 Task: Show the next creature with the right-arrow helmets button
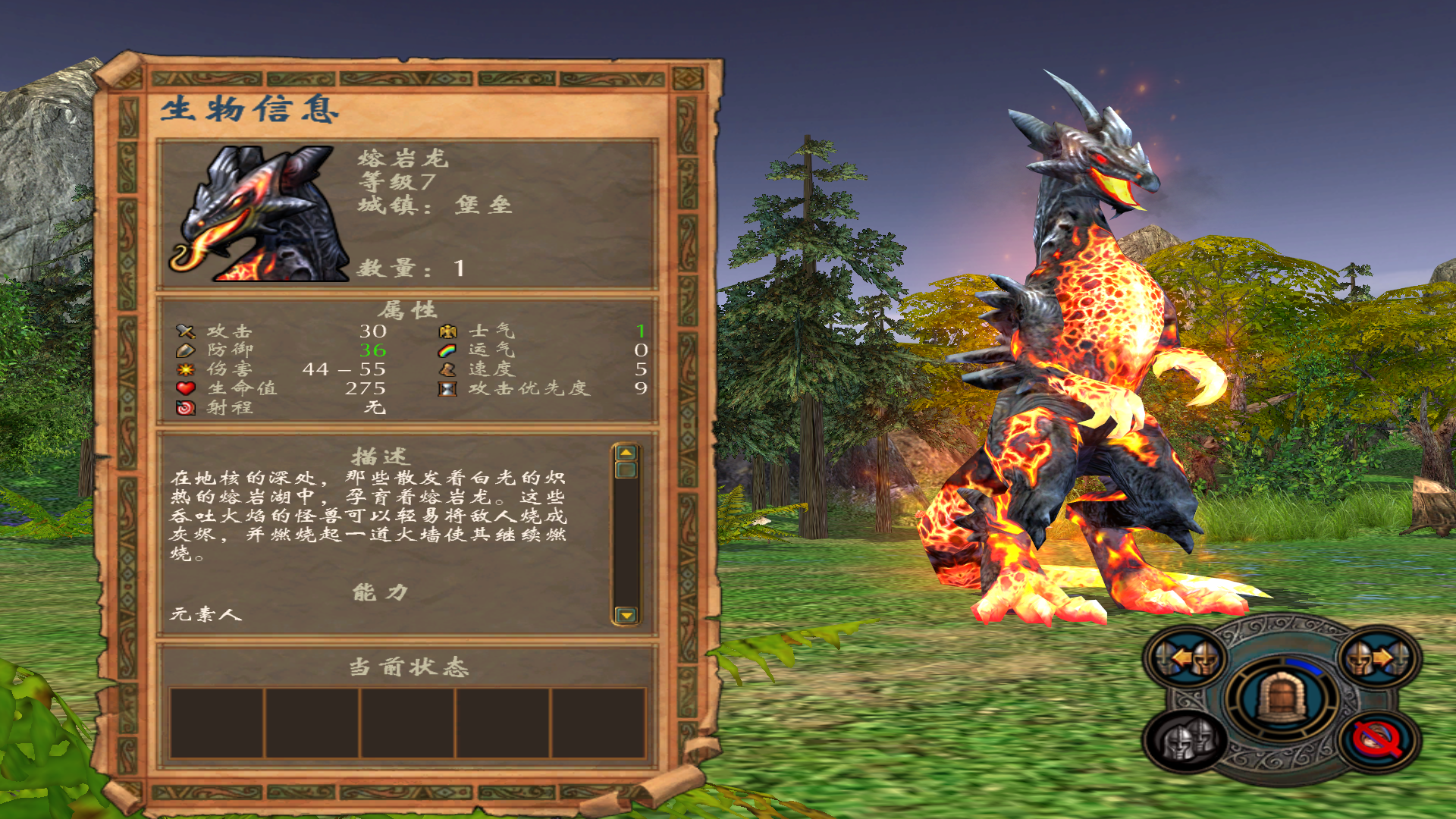click(x=1377, y=658)
